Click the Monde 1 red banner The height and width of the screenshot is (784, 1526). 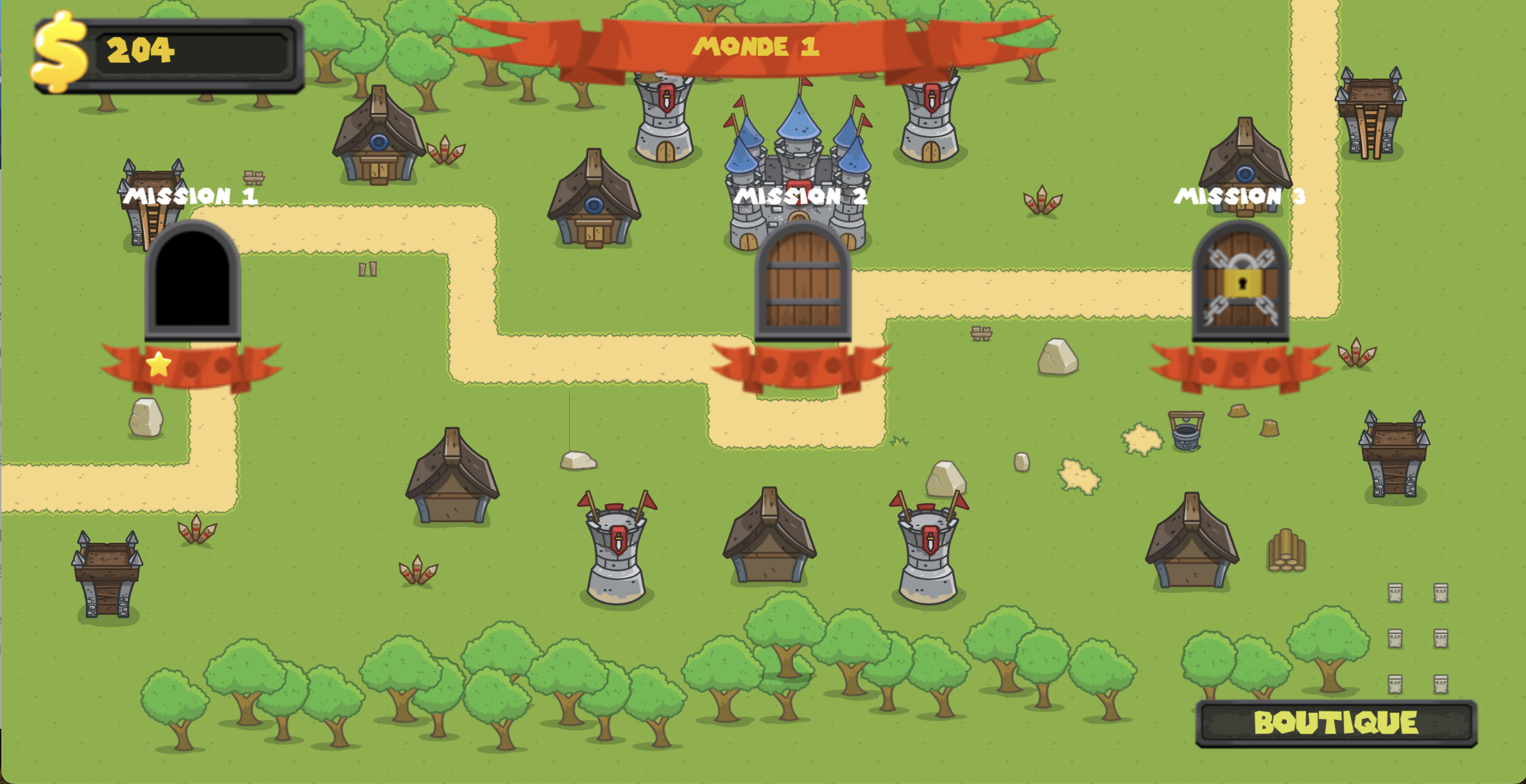point(757,45)
